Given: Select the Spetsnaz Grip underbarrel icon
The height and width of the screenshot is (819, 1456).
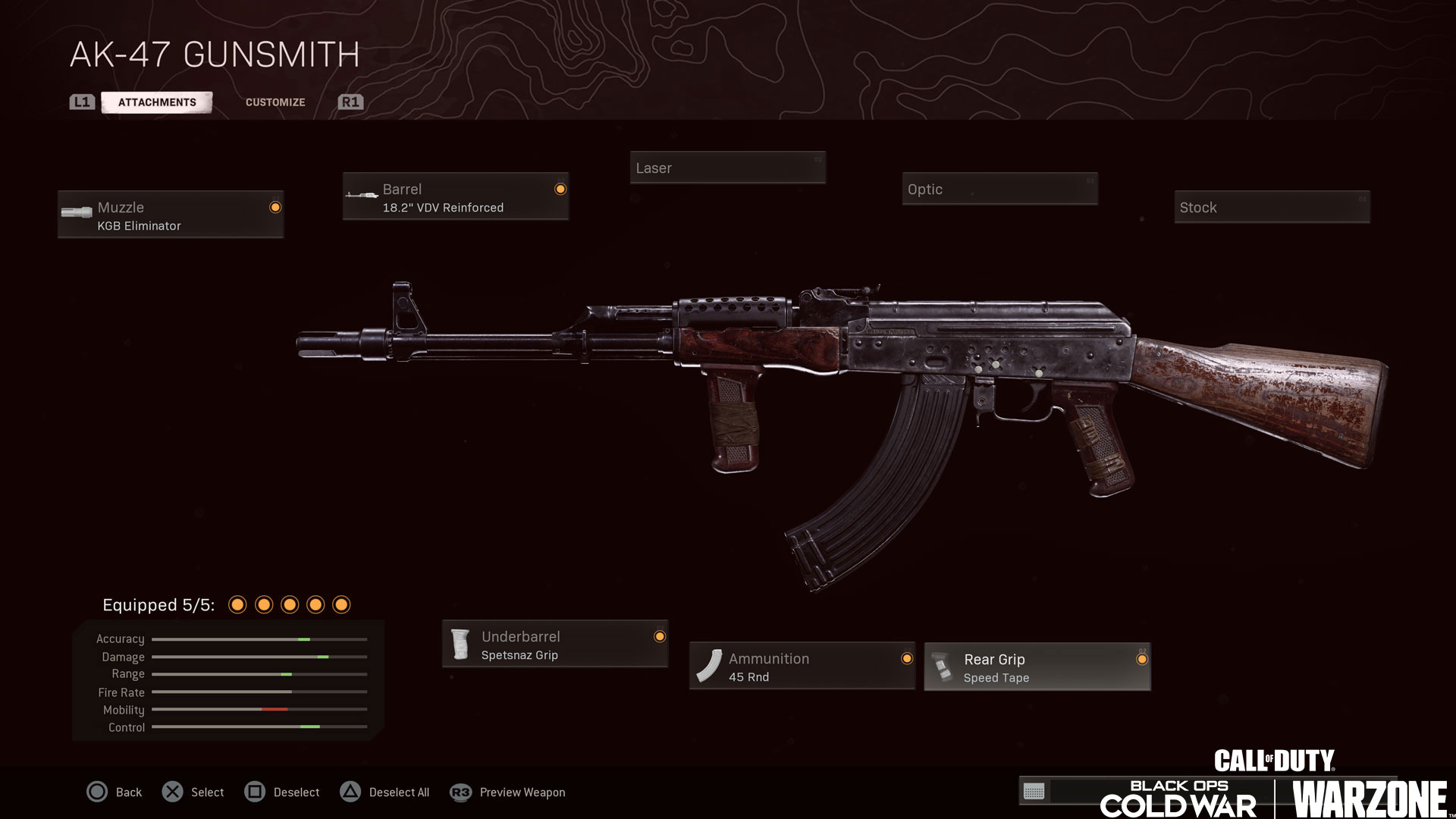Looking at the screenshot, I should (x=461, y=643).
